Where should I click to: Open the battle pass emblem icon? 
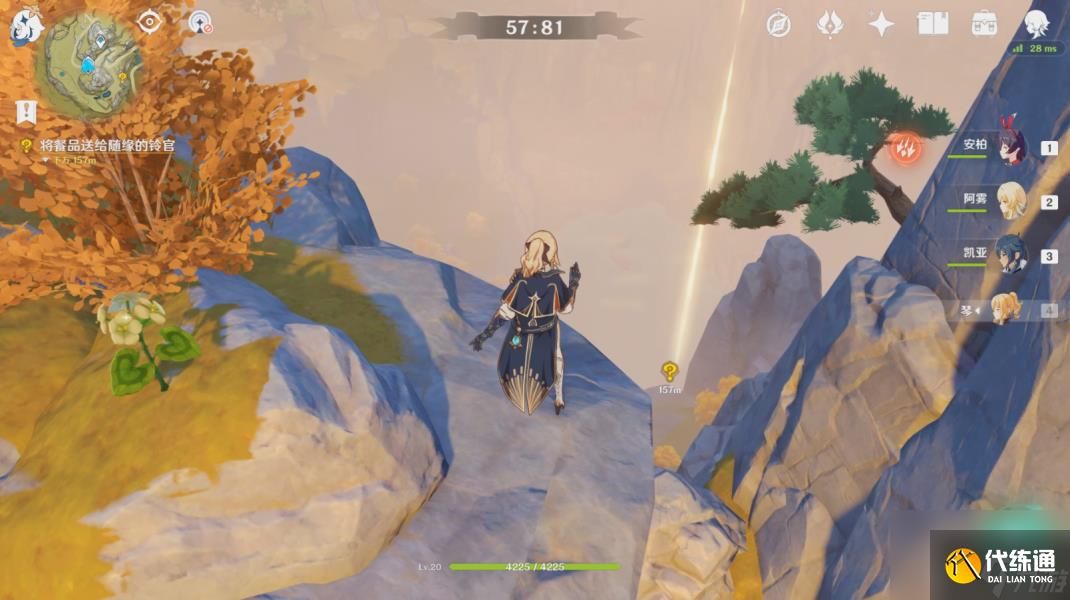click(829, 24)
